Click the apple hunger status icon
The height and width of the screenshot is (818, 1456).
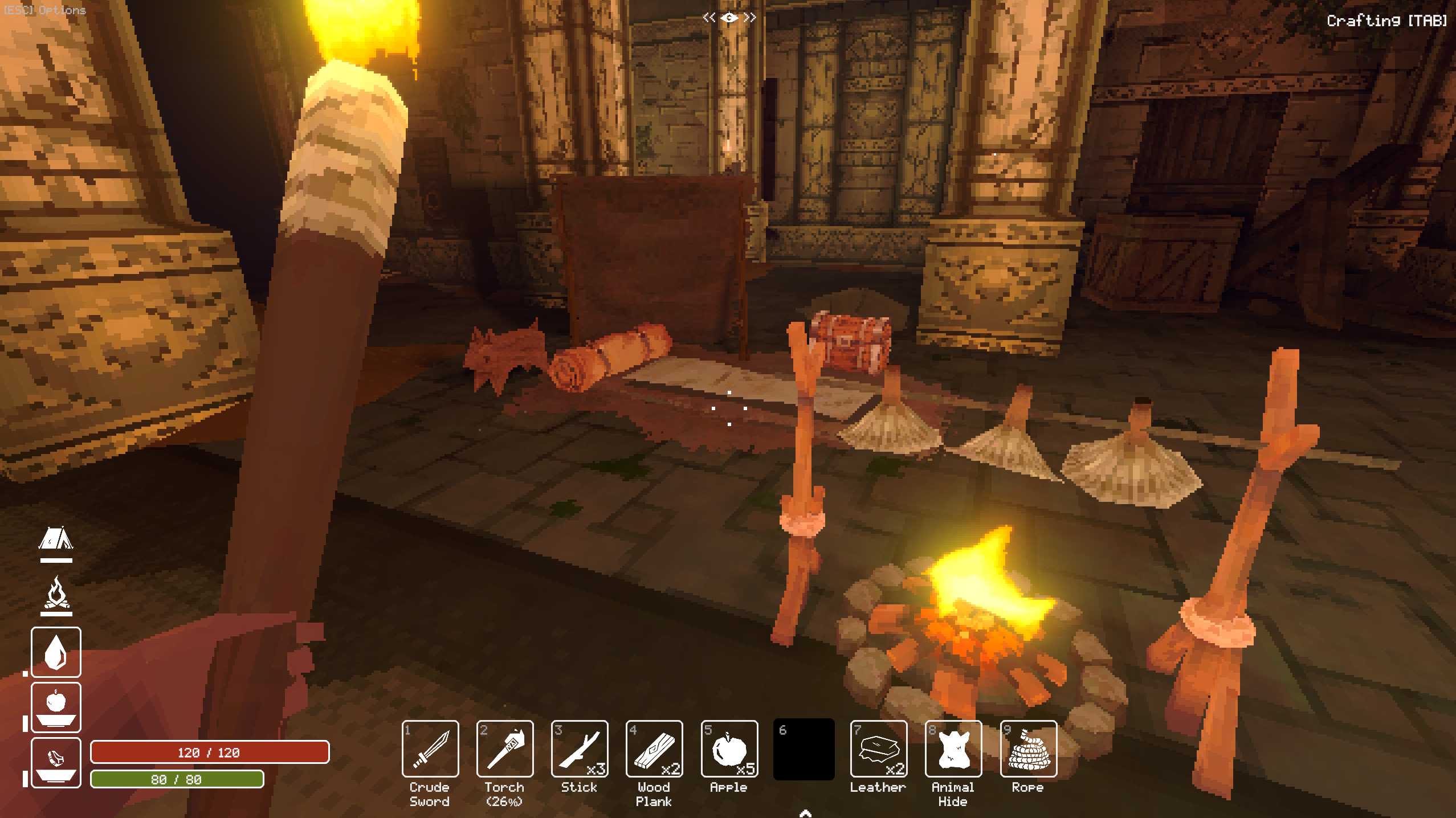click(56, 707)
